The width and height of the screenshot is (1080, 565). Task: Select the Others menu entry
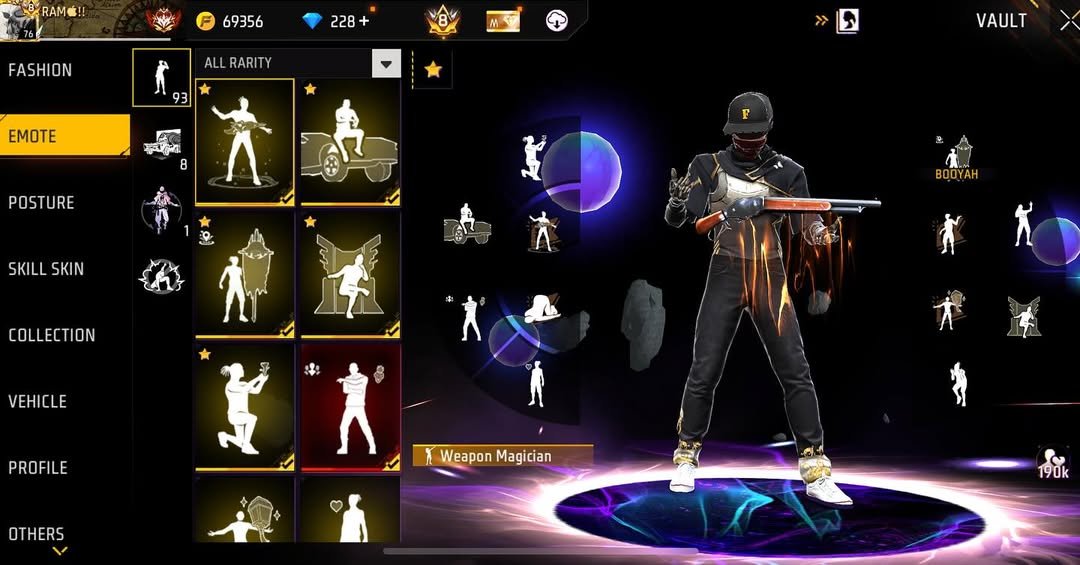coord(36,534)
